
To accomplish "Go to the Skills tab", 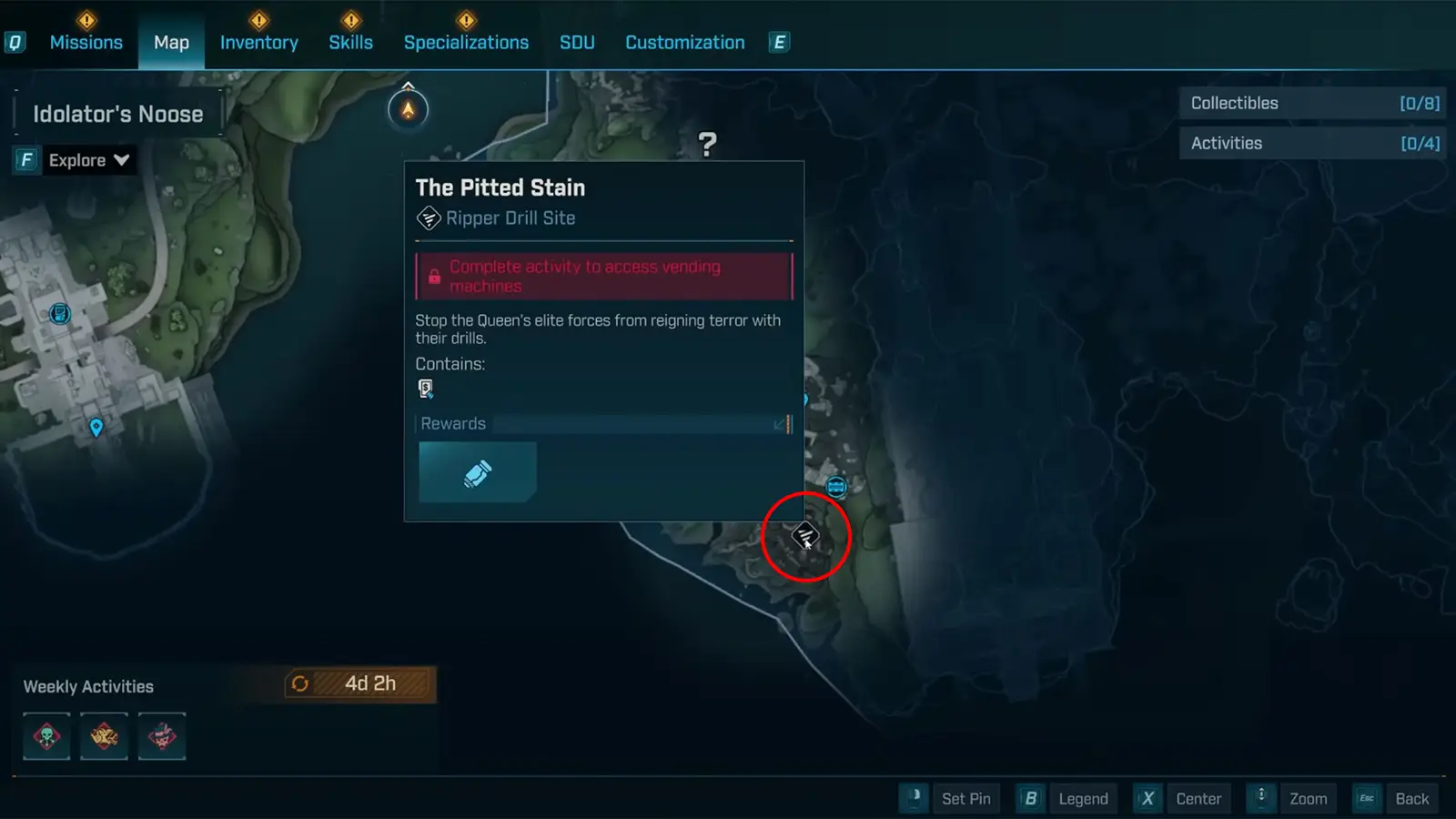I will 350,43.
